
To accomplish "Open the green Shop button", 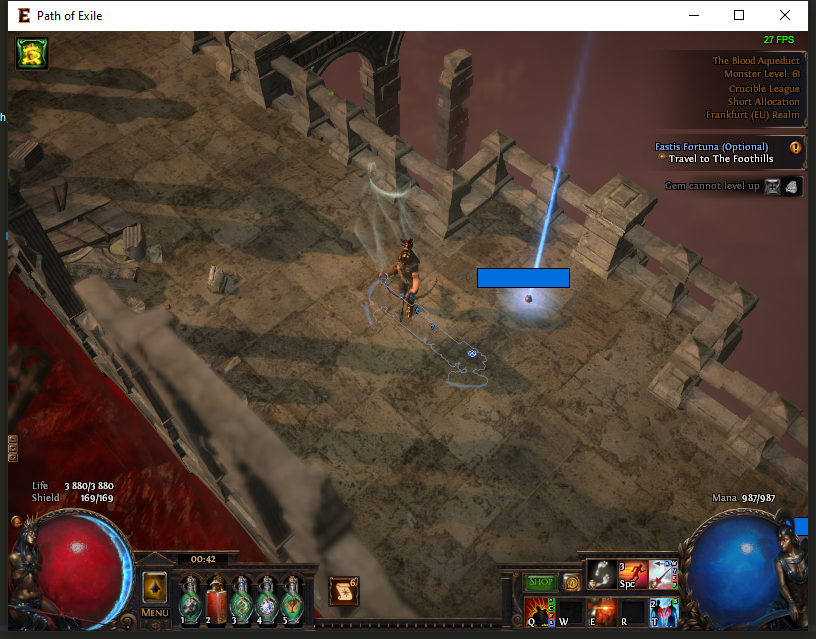I will tap(541, 582).
